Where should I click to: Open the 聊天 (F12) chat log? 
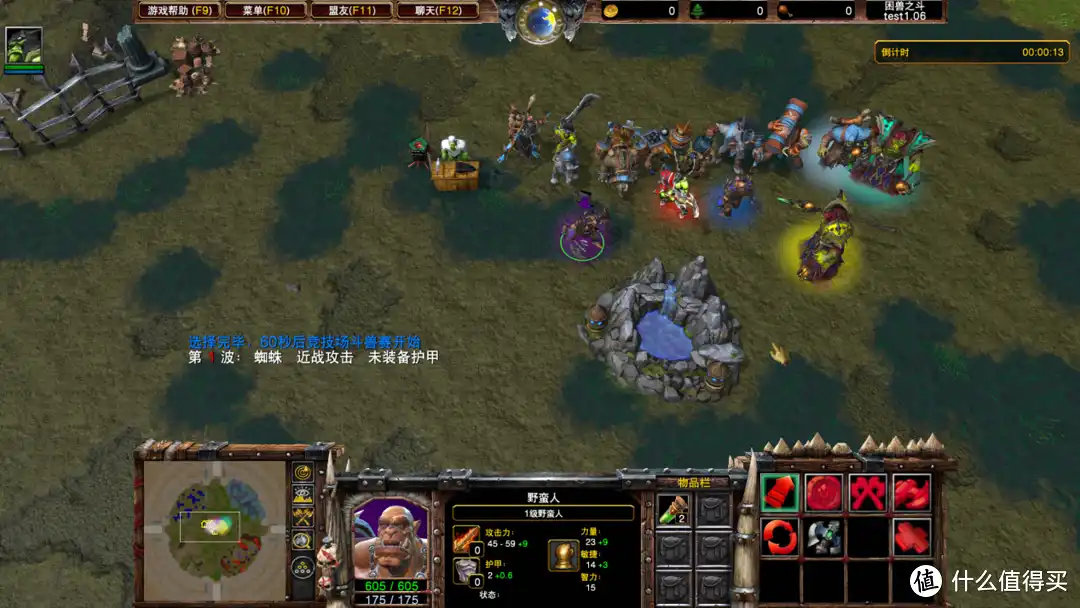438,11
